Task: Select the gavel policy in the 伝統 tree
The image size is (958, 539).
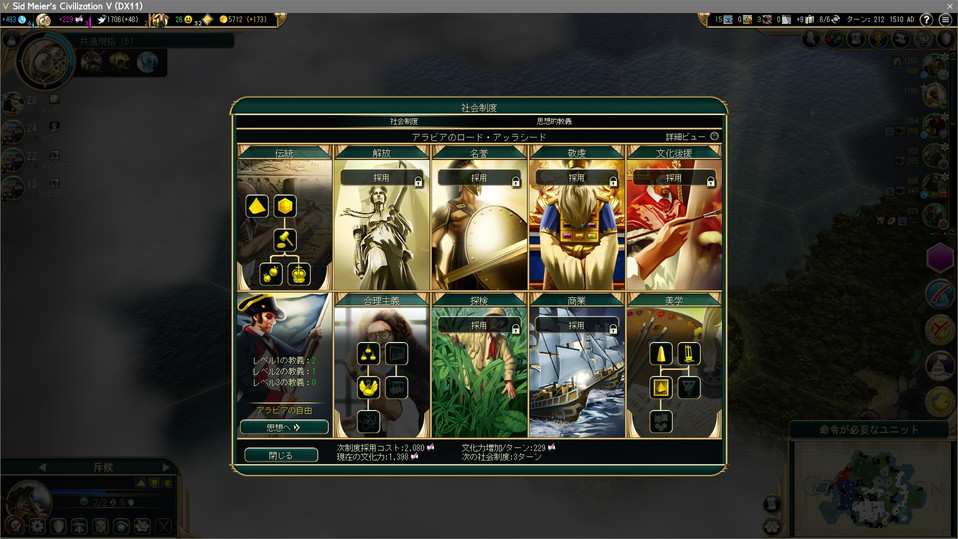Action: coord(285,240)
